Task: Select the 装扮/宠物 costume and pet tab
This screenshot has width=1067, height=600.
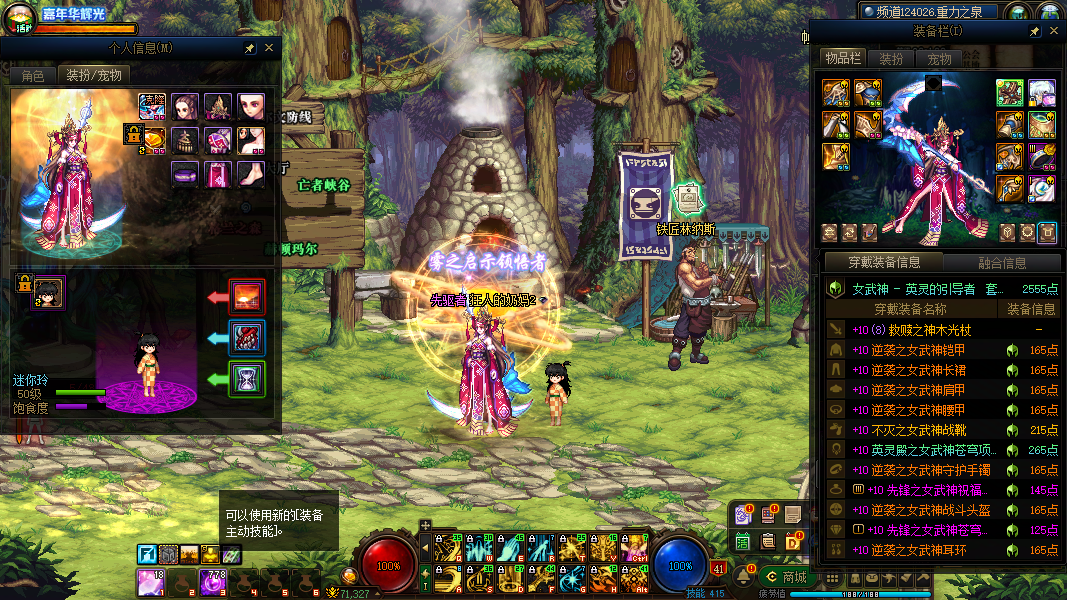Action: (x=94, y=76)
